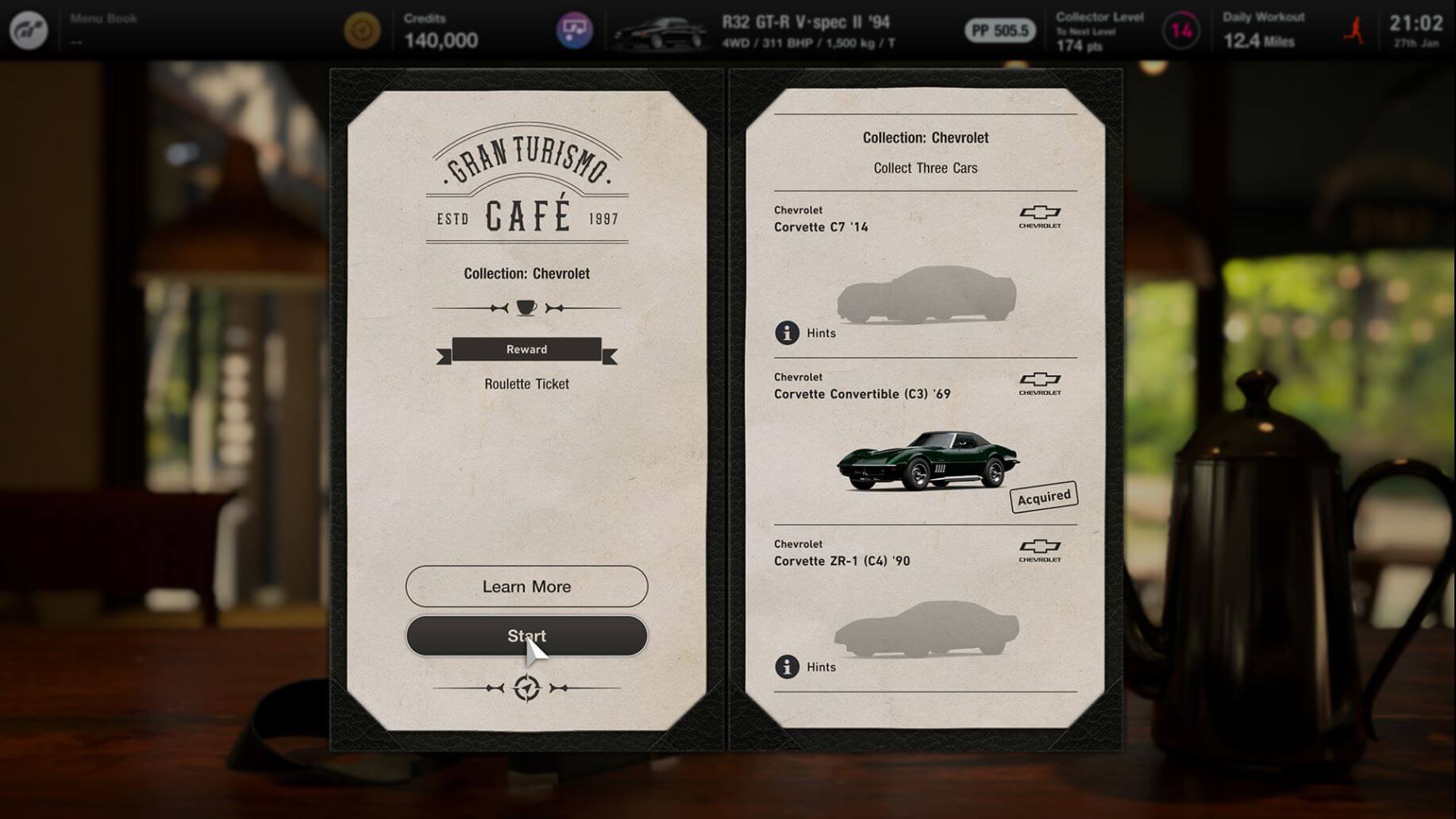Open the Daily Workout runner icon
The image size is (1456, 819).
coord(1354,31)
